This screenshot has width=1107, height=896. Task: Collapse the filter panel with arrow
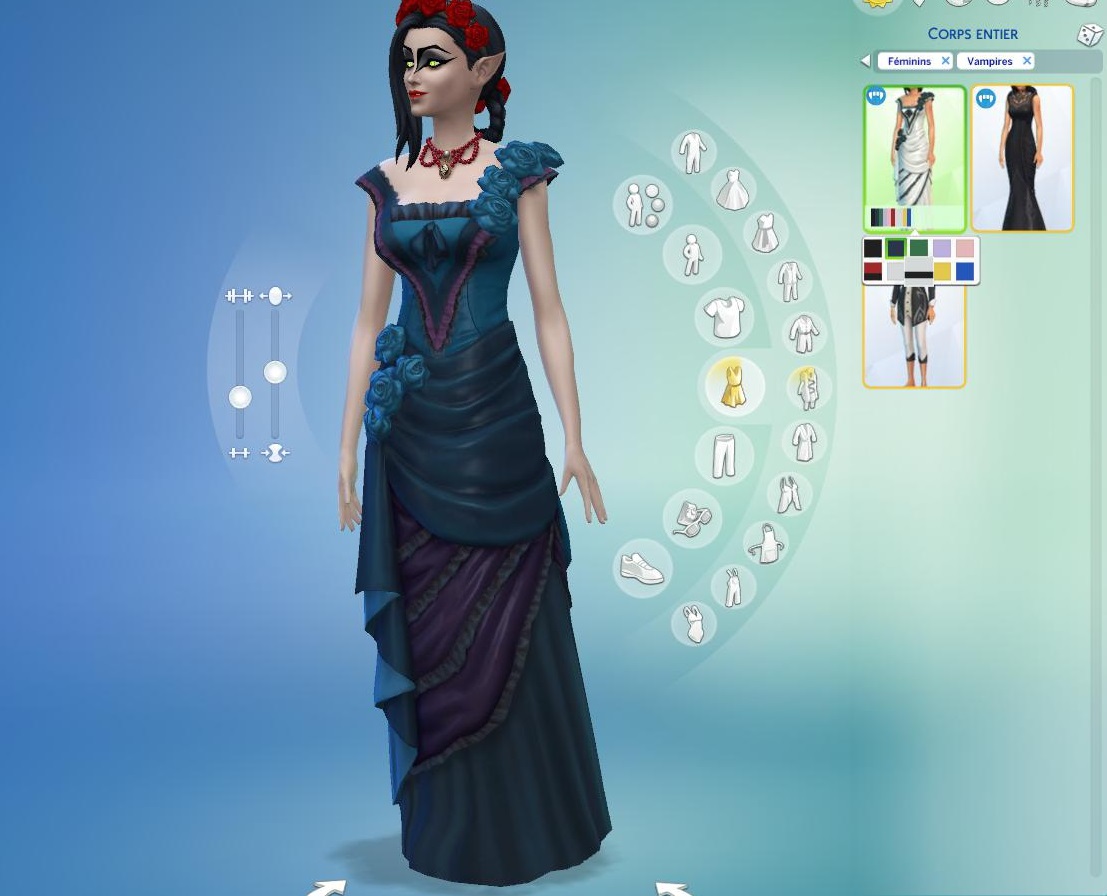(x=865, y=62)
